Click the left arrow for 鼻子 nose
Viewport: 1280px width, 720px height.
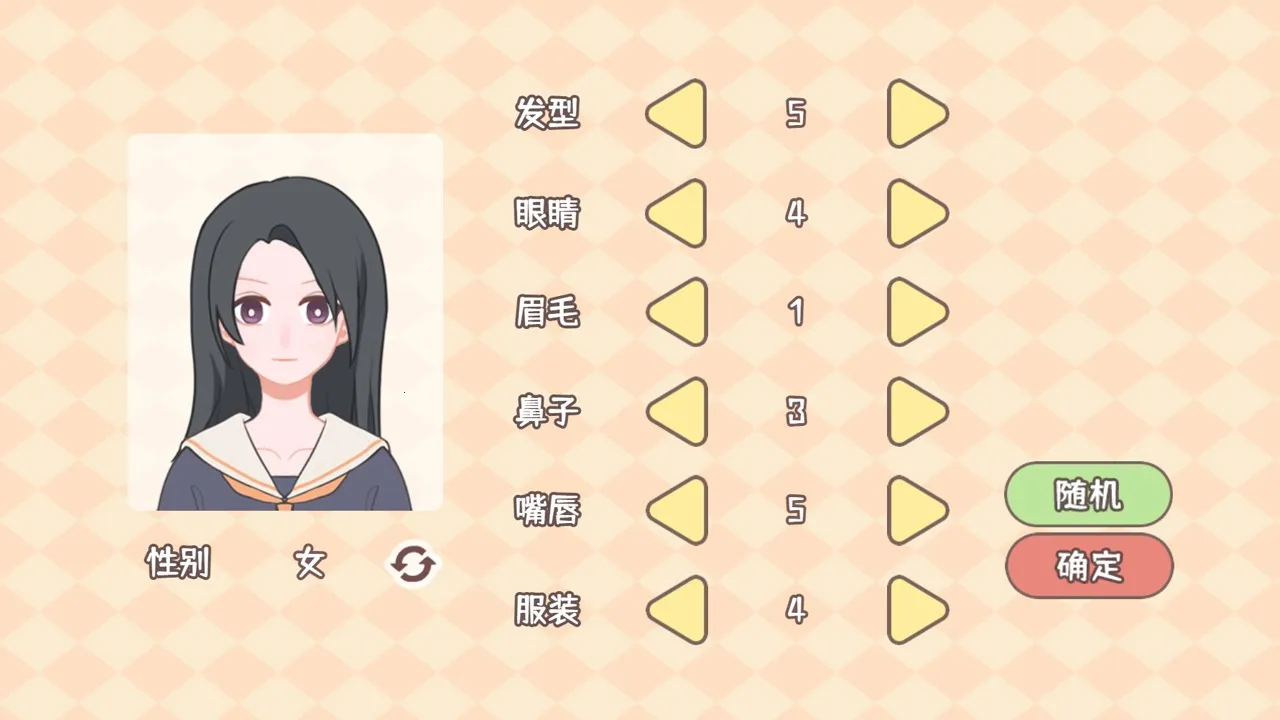coord(676,411)
